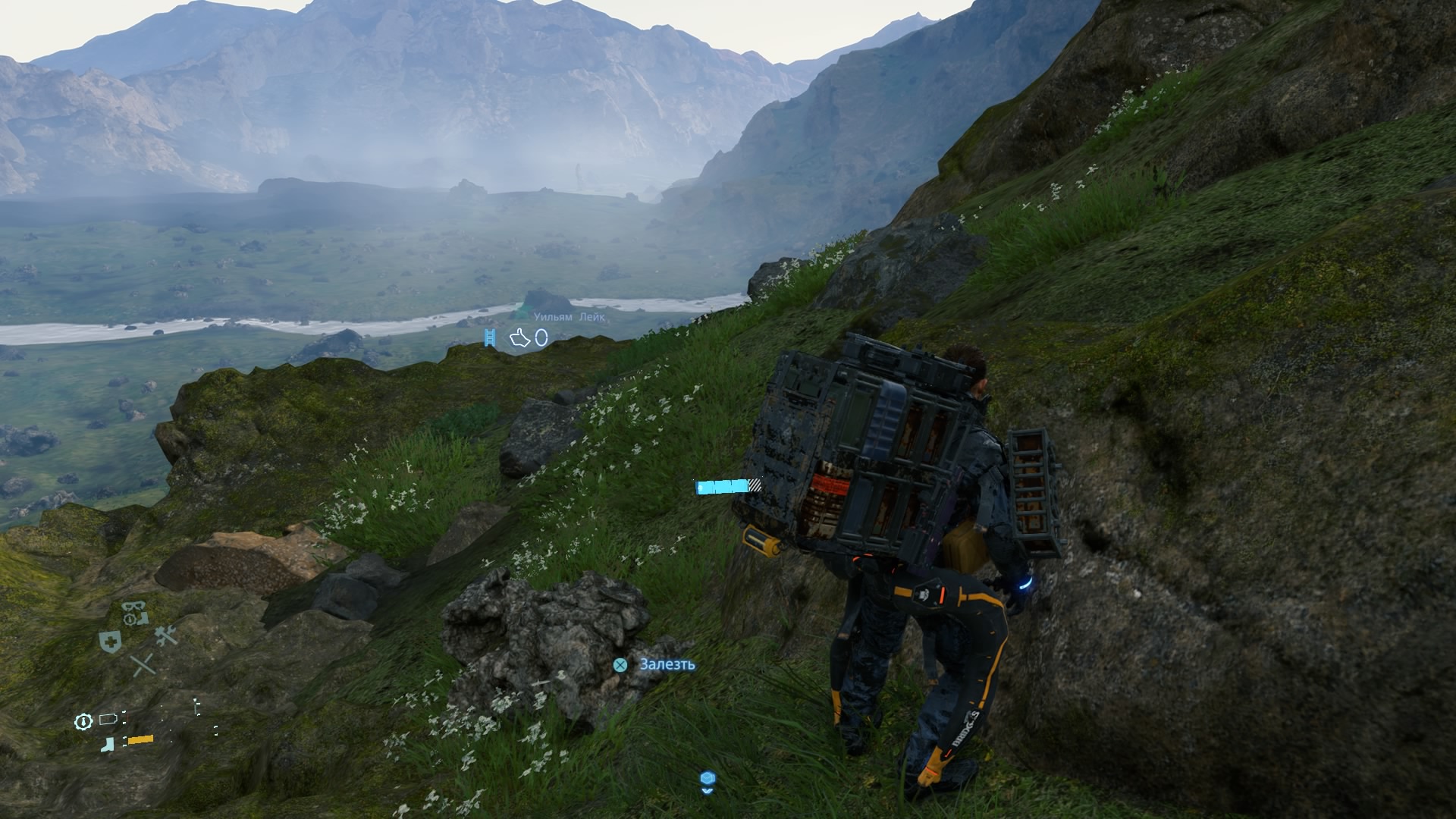Select the shield with cross icon
Screen dimensions: 1456x819
(111, 642)
